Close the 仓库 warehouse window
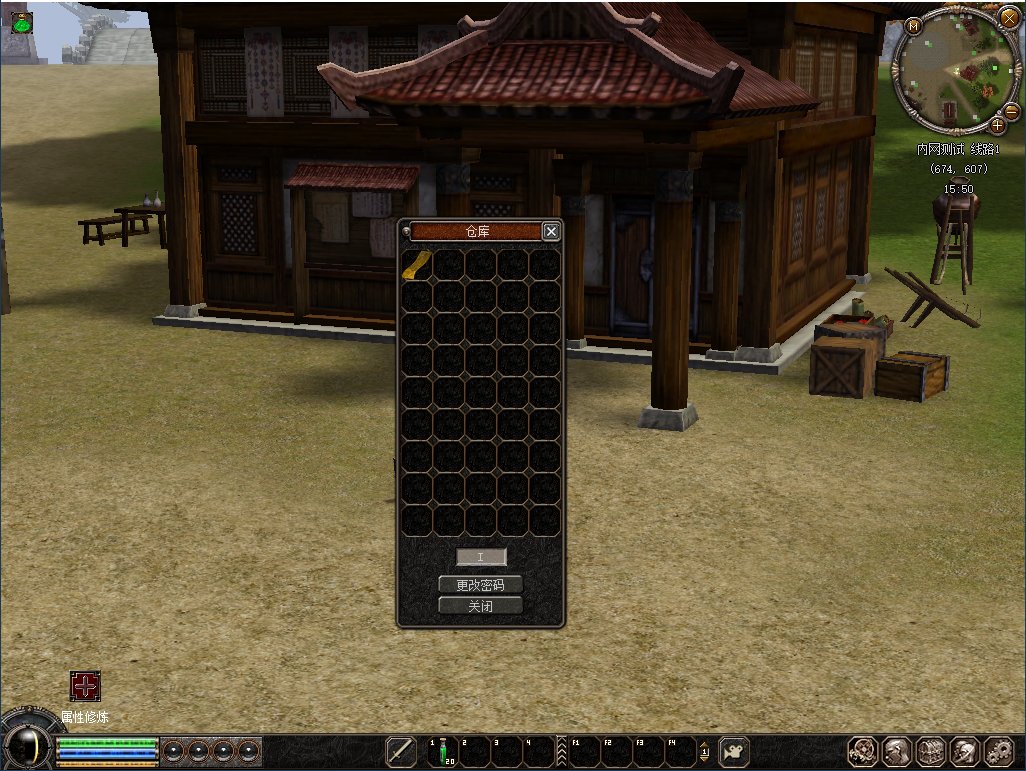 click(x=551, y=231)
